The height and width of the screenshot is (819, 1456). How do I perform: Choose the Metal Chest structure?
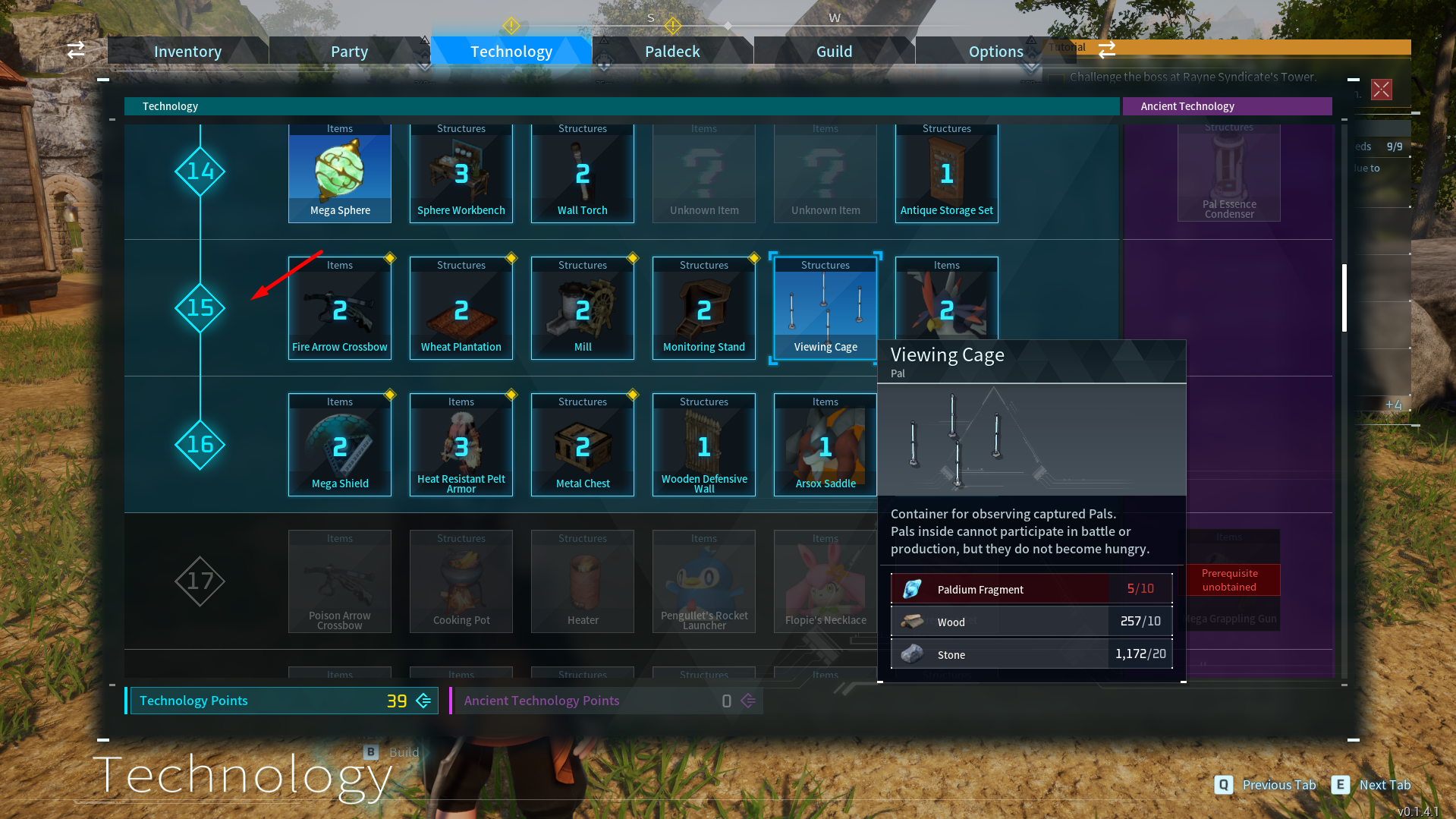pos(583,445)
